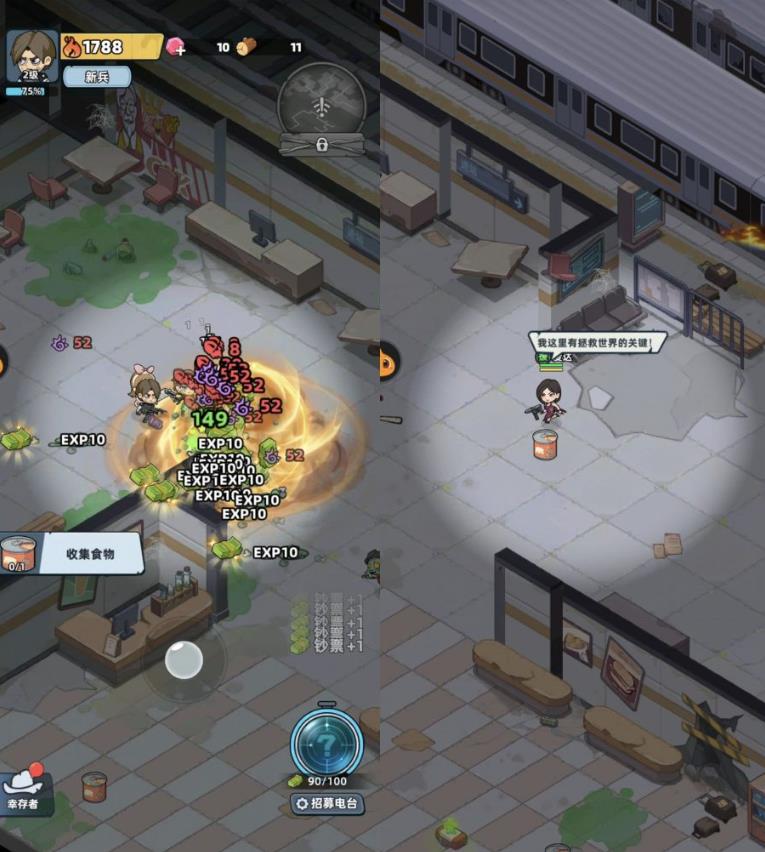Tap the wood log resource icon

[x=246, y=47]
